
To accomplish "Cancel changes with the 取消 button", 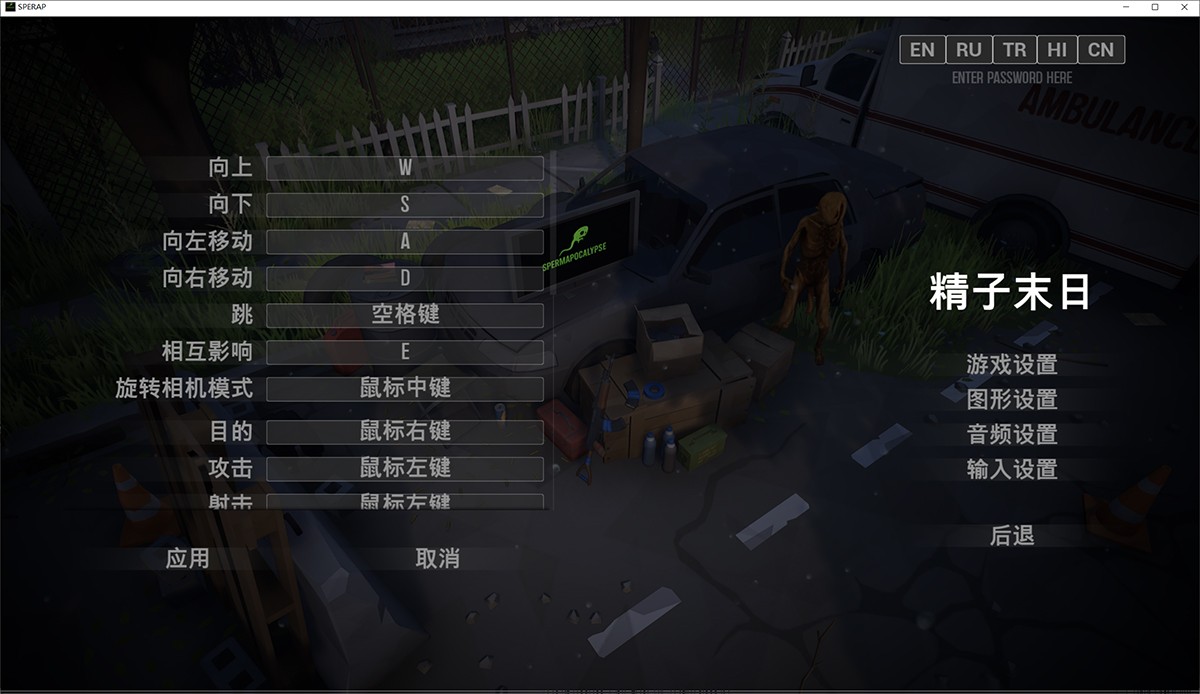I will (437, 559).
